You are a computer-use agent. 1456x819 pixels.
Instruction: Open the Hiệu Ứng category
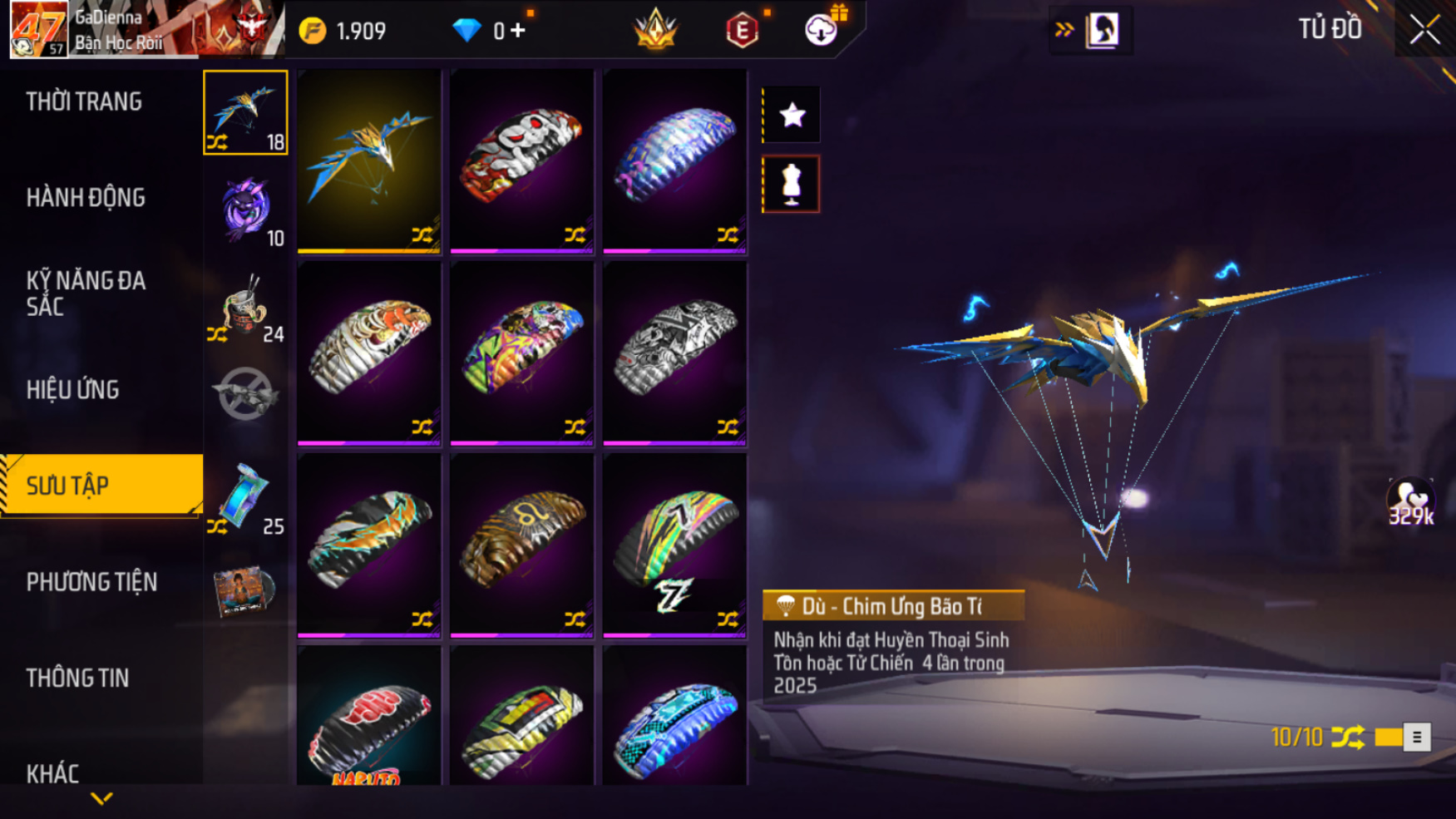pyautogui.click(x=73, y=389)
